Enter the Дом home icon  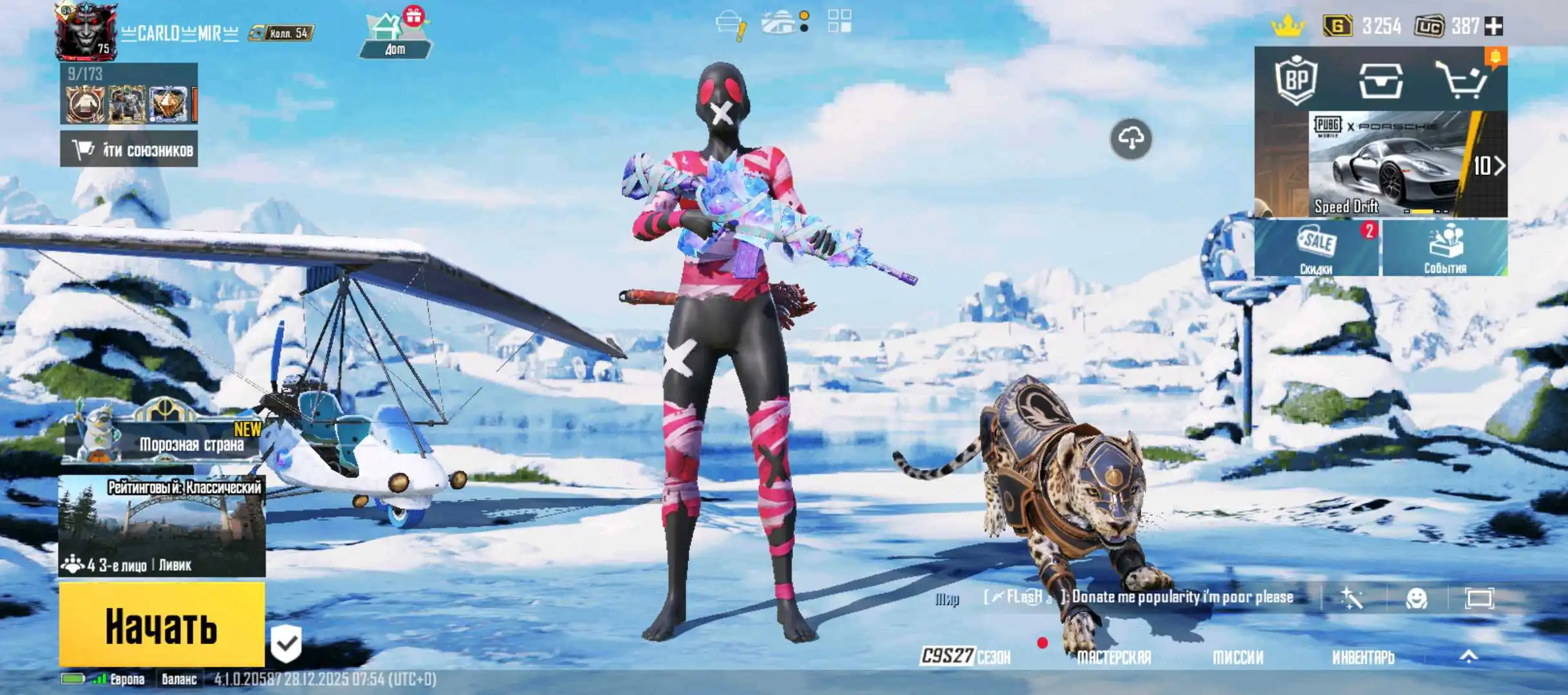pyautogui.click(x=395, y=35)
